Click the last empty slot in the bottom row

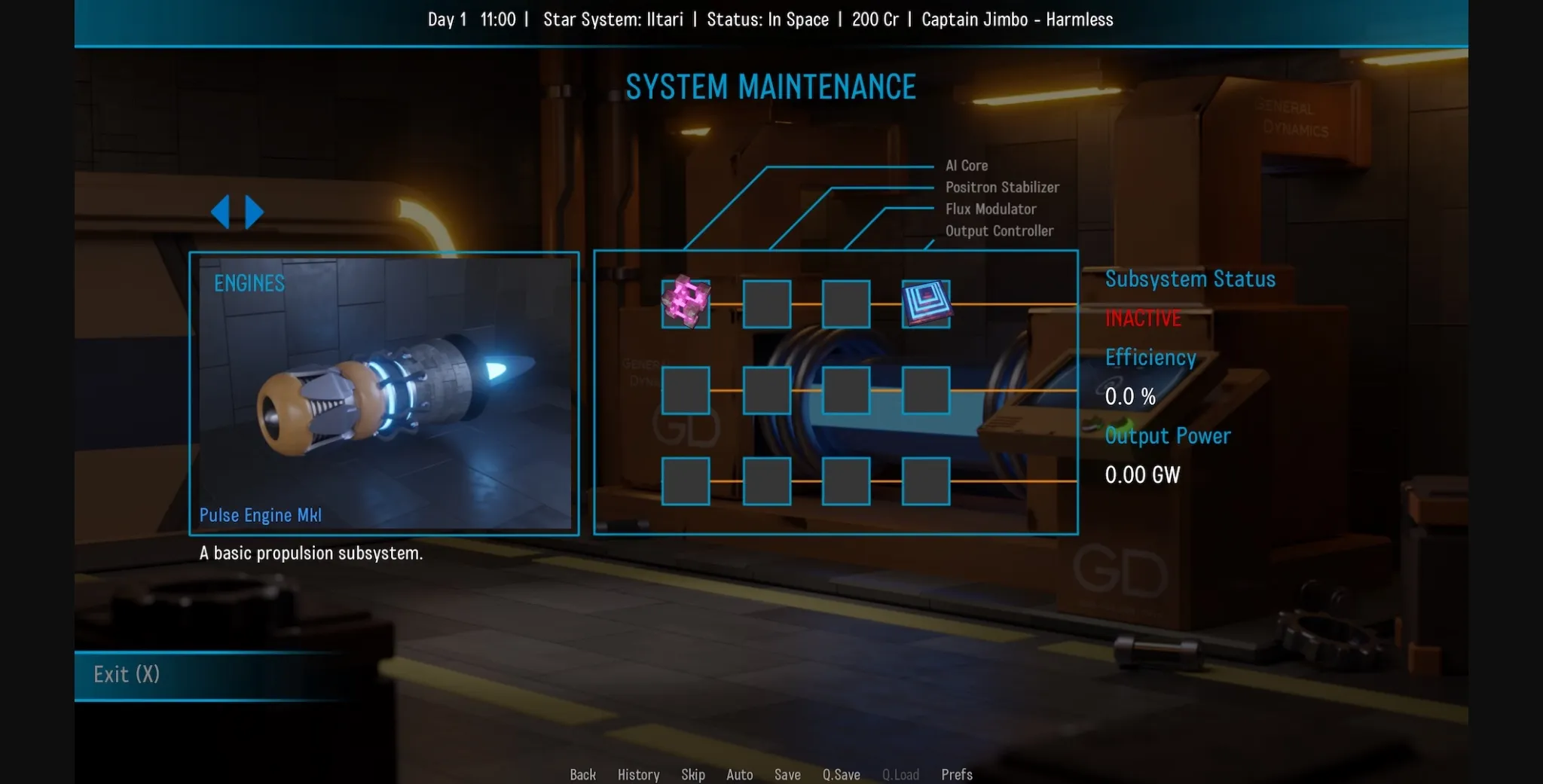tap(924, 481)
